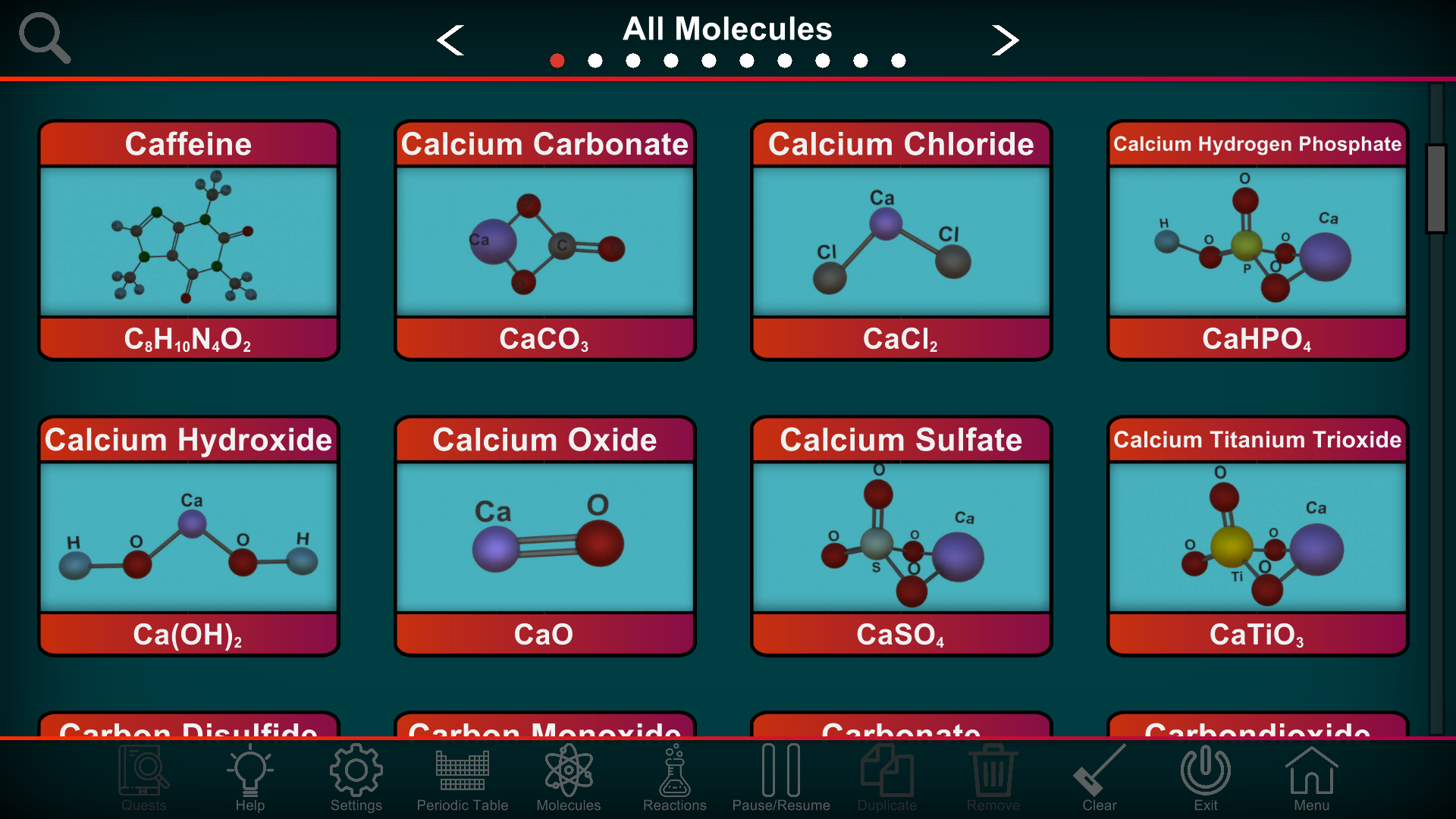
Task: Jump to the third page dot
Action: point(633,61)
